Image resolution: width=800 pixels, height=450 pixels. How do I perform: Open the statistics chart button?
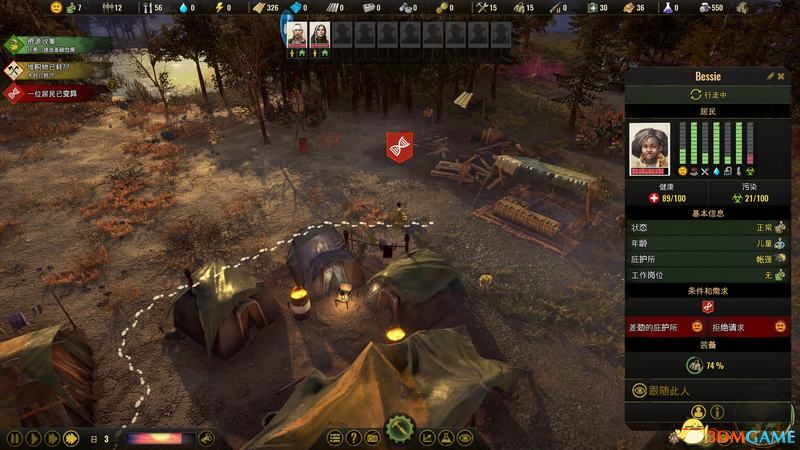pyautogui.click(x=427, y=438)
